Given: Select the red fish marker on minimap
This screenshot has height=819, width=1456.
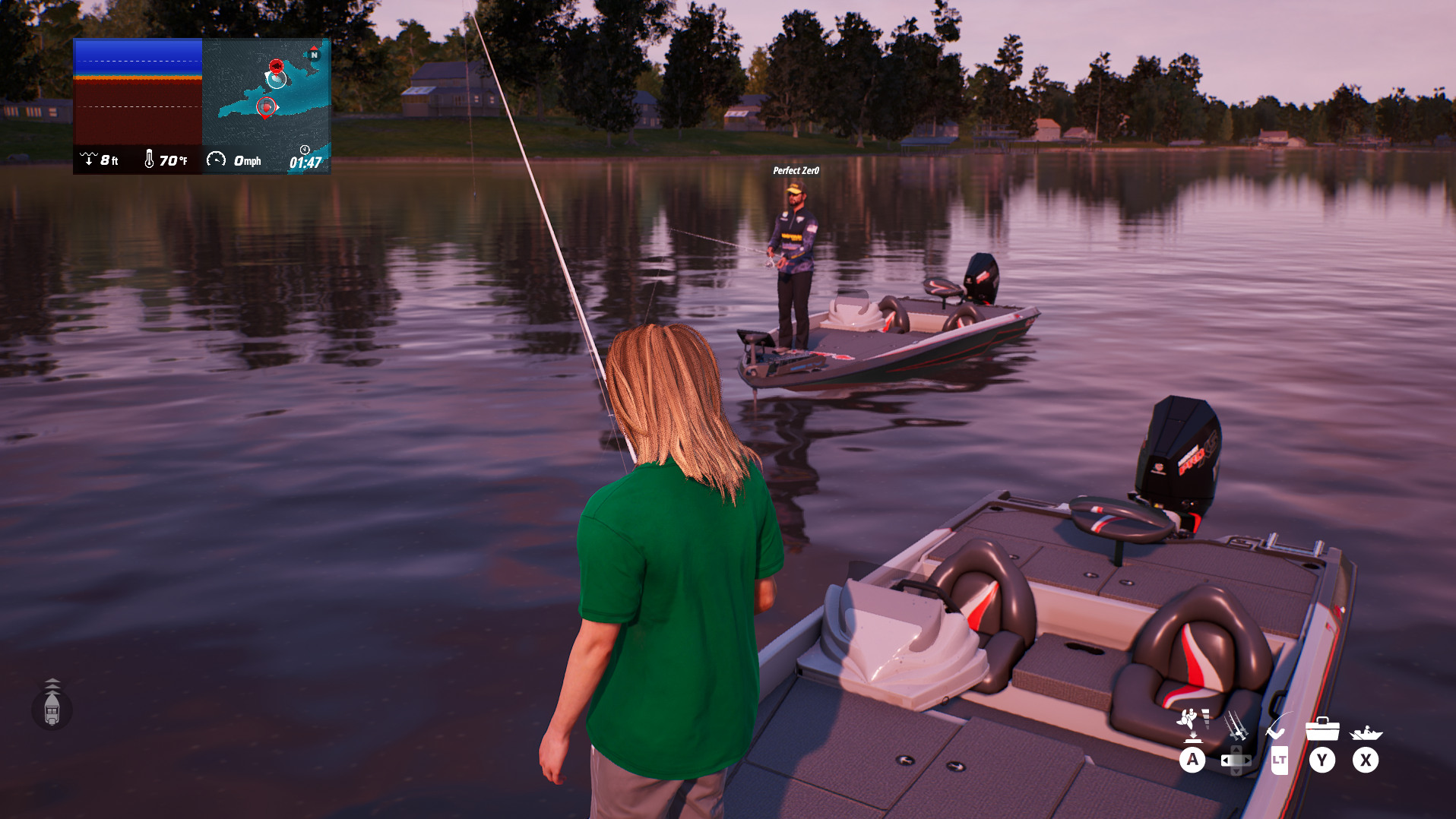Looking at the screenshot, I should [x=276, y=66].
